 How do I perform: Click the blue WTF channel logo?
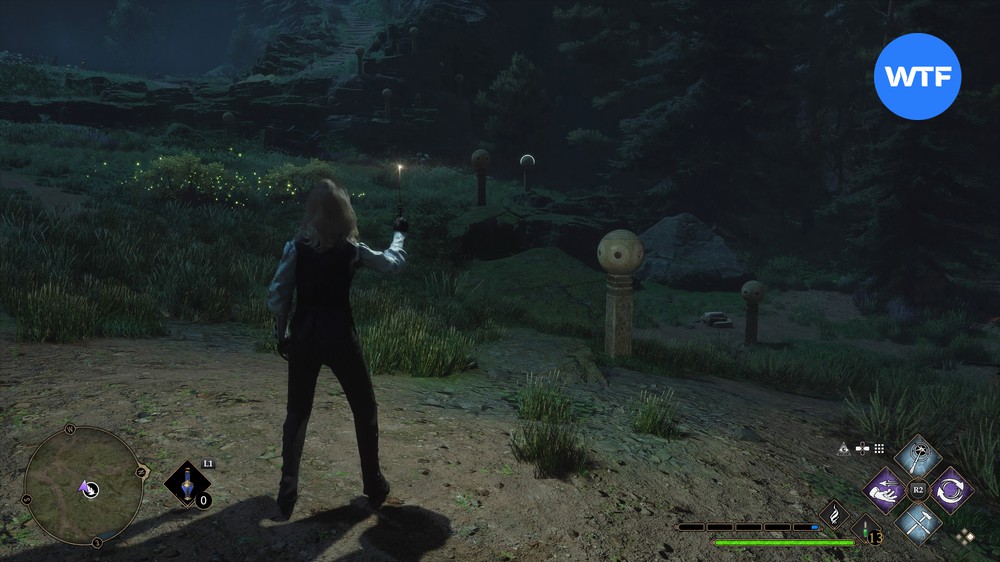pos(917,76)
